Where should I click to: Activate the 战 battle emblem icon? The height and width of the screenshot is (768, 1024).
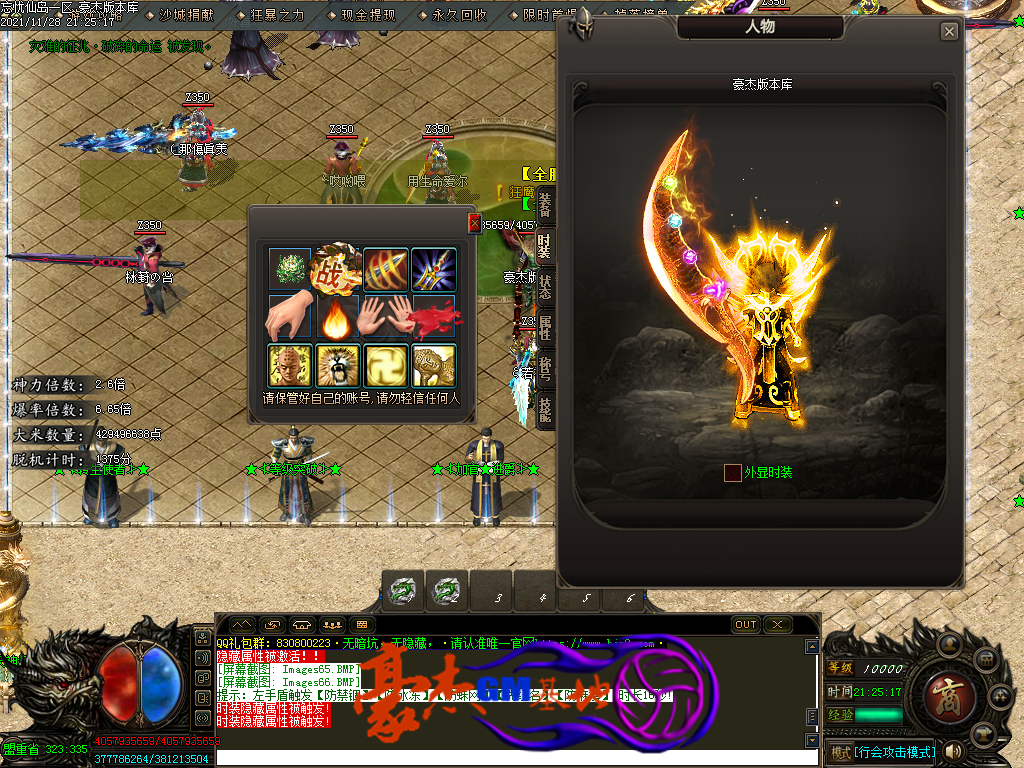coord(338,269)
